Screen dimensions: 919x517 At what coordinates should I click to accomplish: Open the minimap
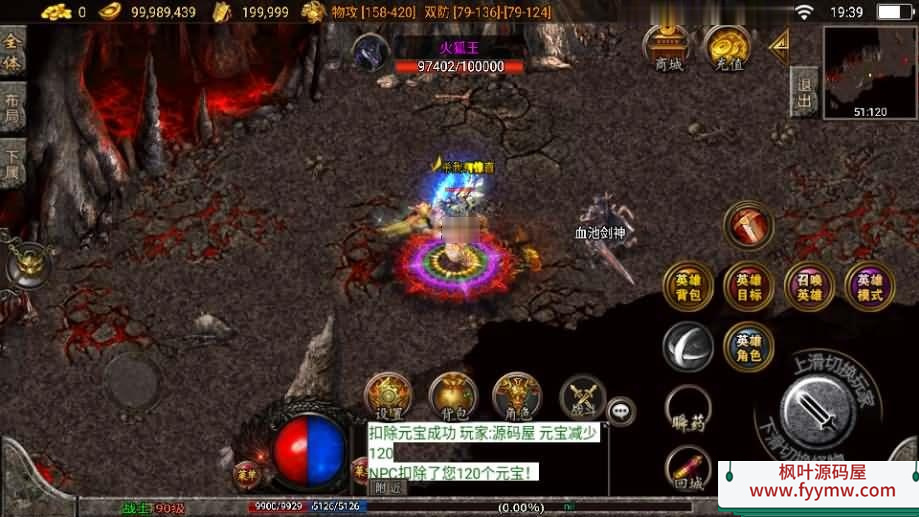point(869,73)
